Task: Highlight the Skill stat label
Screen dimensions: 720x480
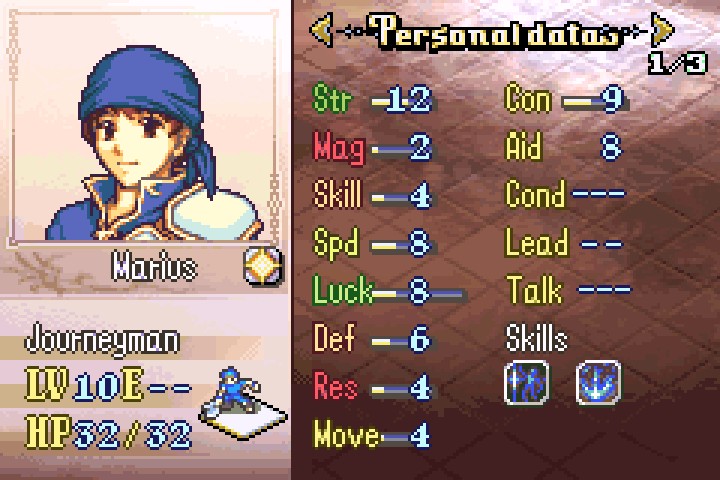Action: (338, 195)
